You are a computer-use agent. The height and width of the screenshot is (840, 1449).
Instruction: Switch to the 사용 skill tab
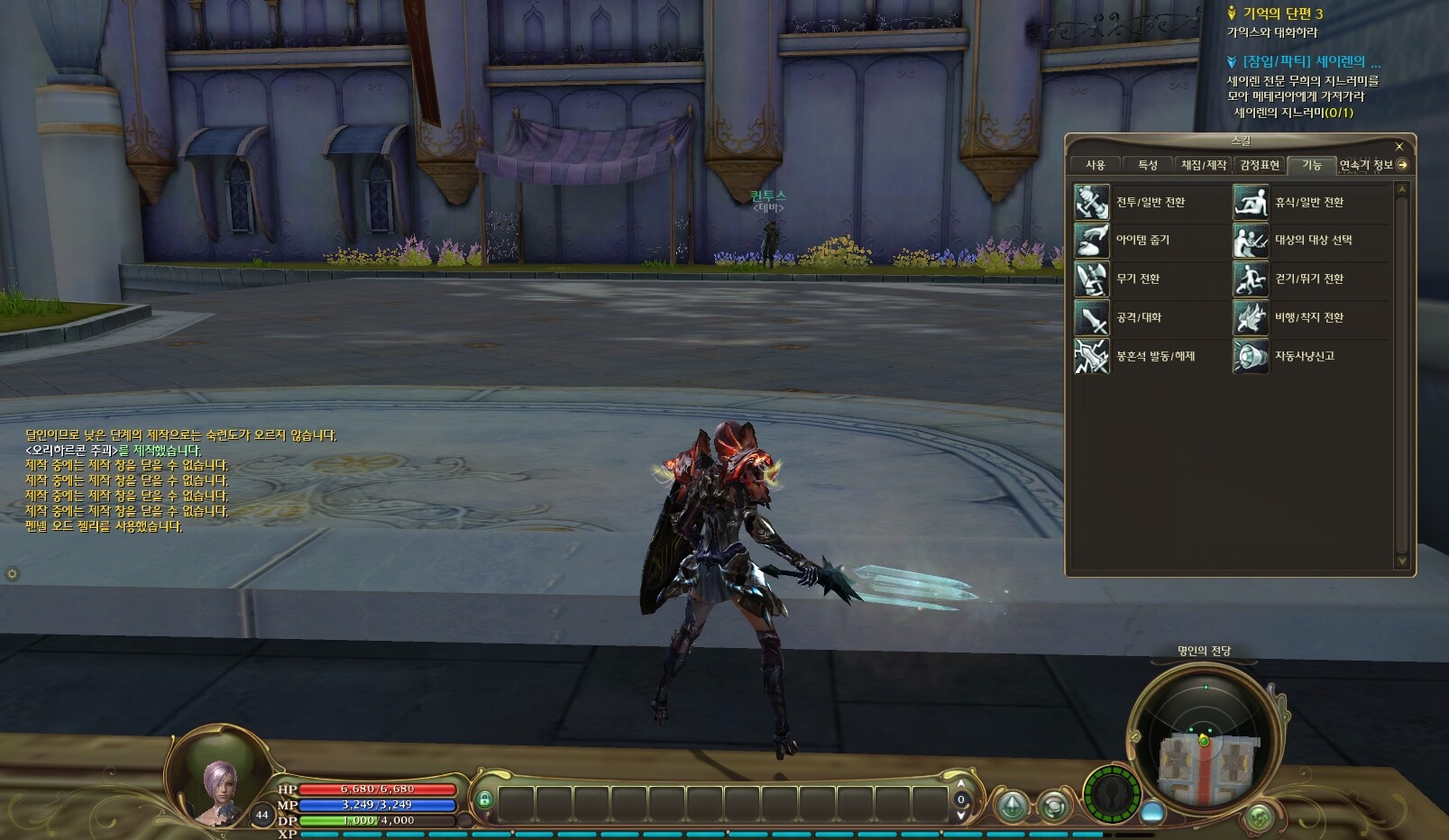[1095, 165]
